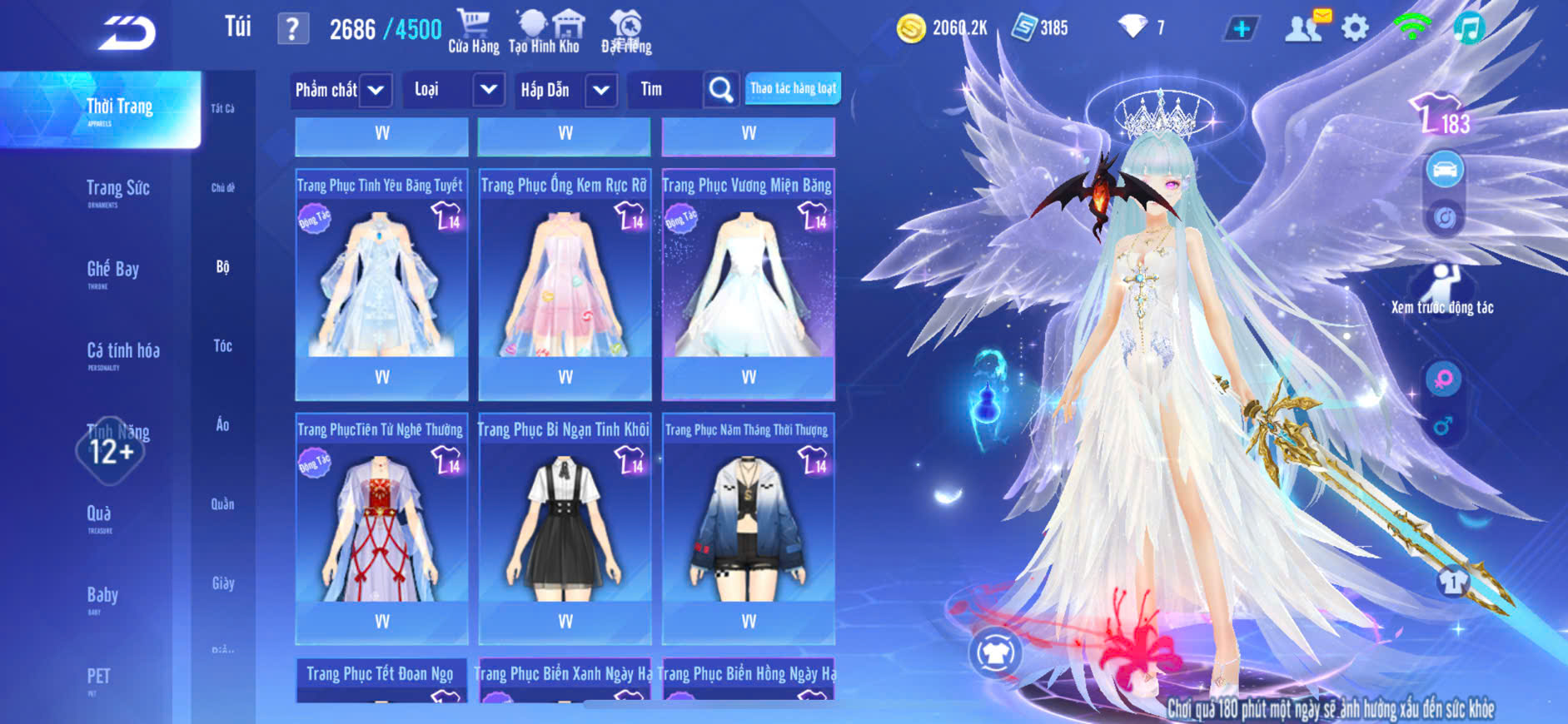1568x724 pixels.
Task: Open Cửa Hàng shop
Action: (474, 32)
